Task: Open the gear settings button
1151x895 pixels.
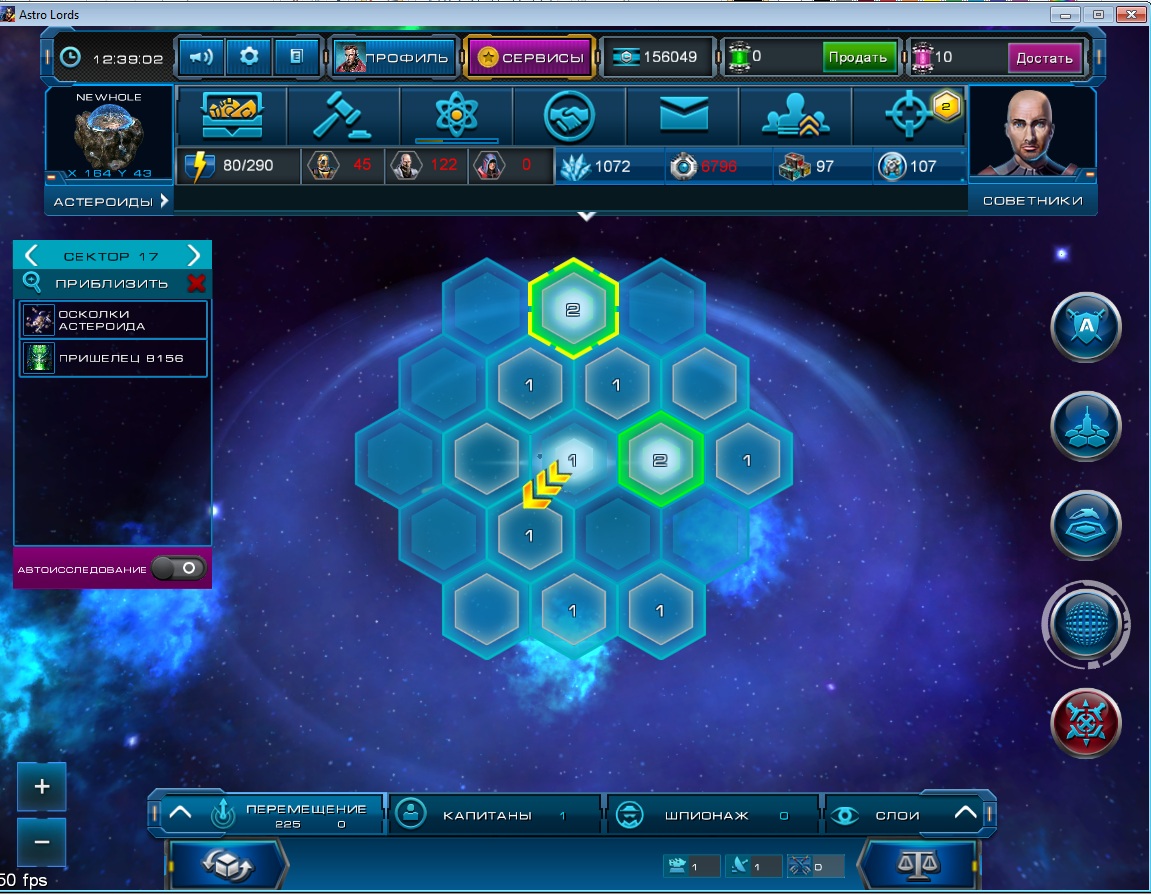Action: [248, 57]
